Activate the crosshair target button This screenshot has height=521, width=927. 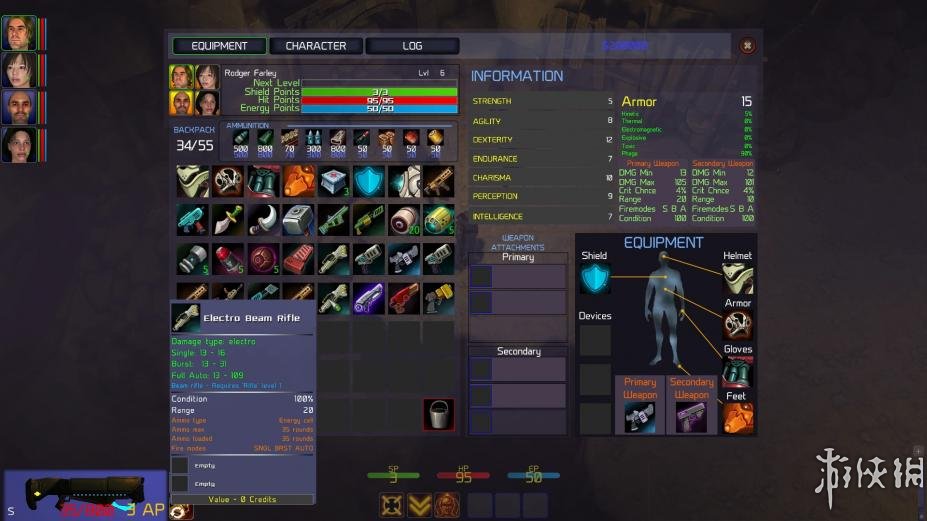tap(392, 505)
